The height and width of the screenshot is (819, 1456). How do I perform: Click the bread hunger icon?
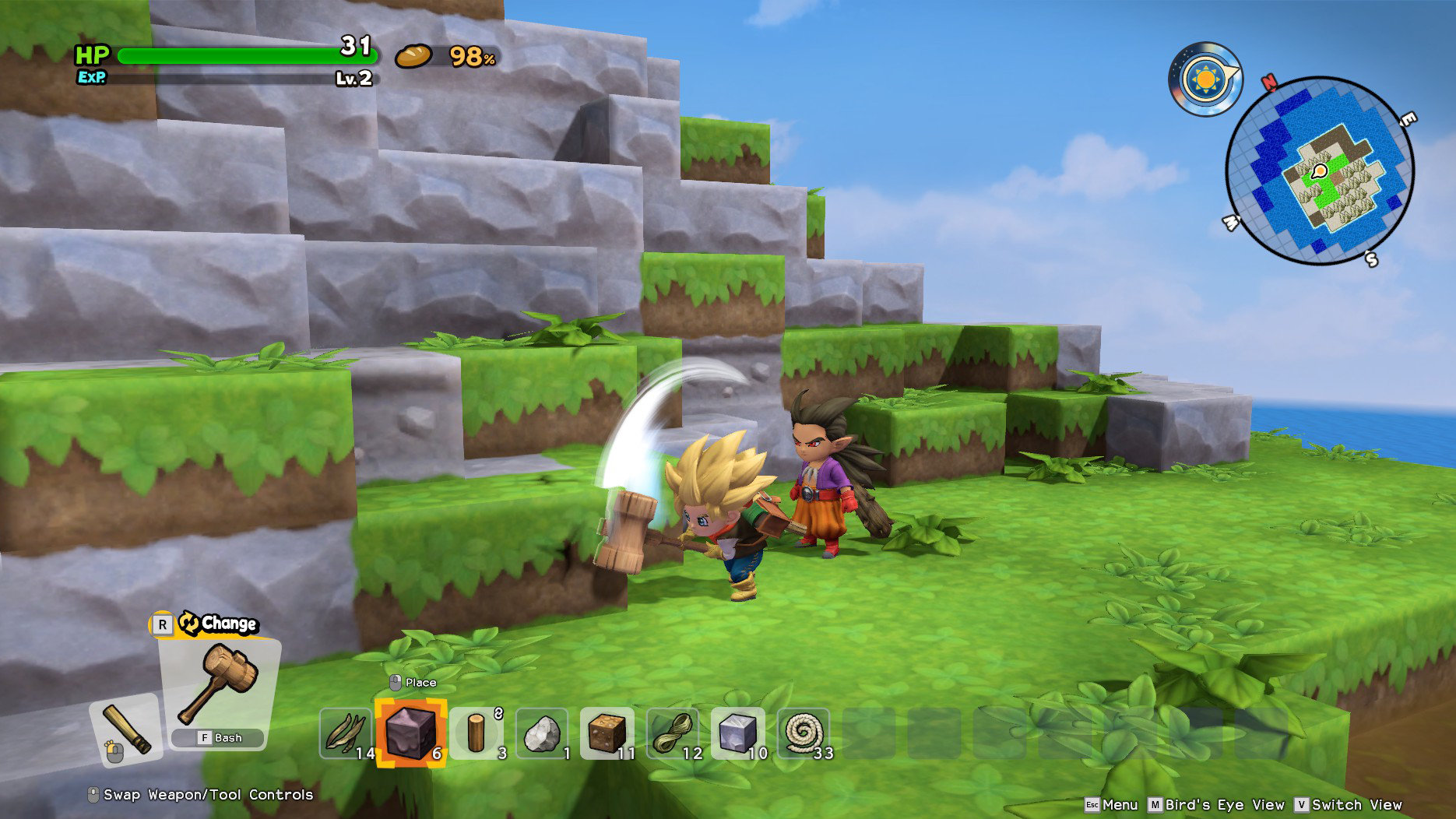413,56
